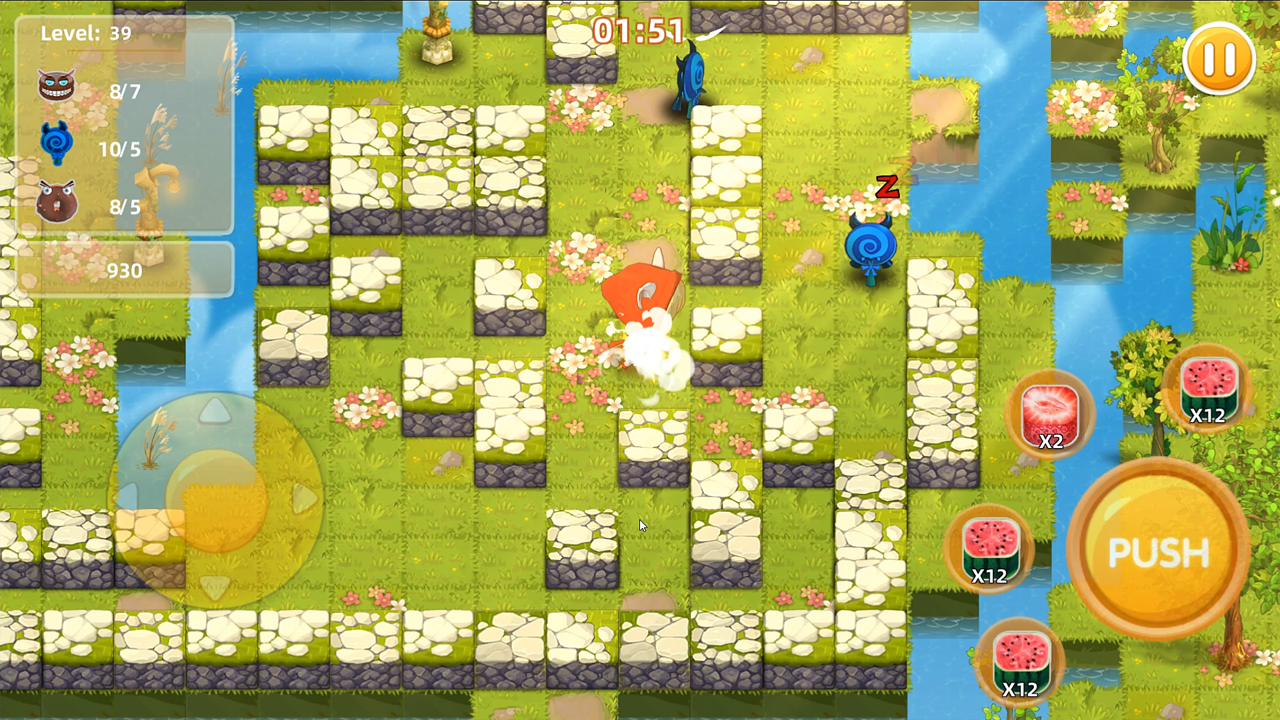
Task: Tap the down arrow on the virtual joystick
Action: (215, 586)
